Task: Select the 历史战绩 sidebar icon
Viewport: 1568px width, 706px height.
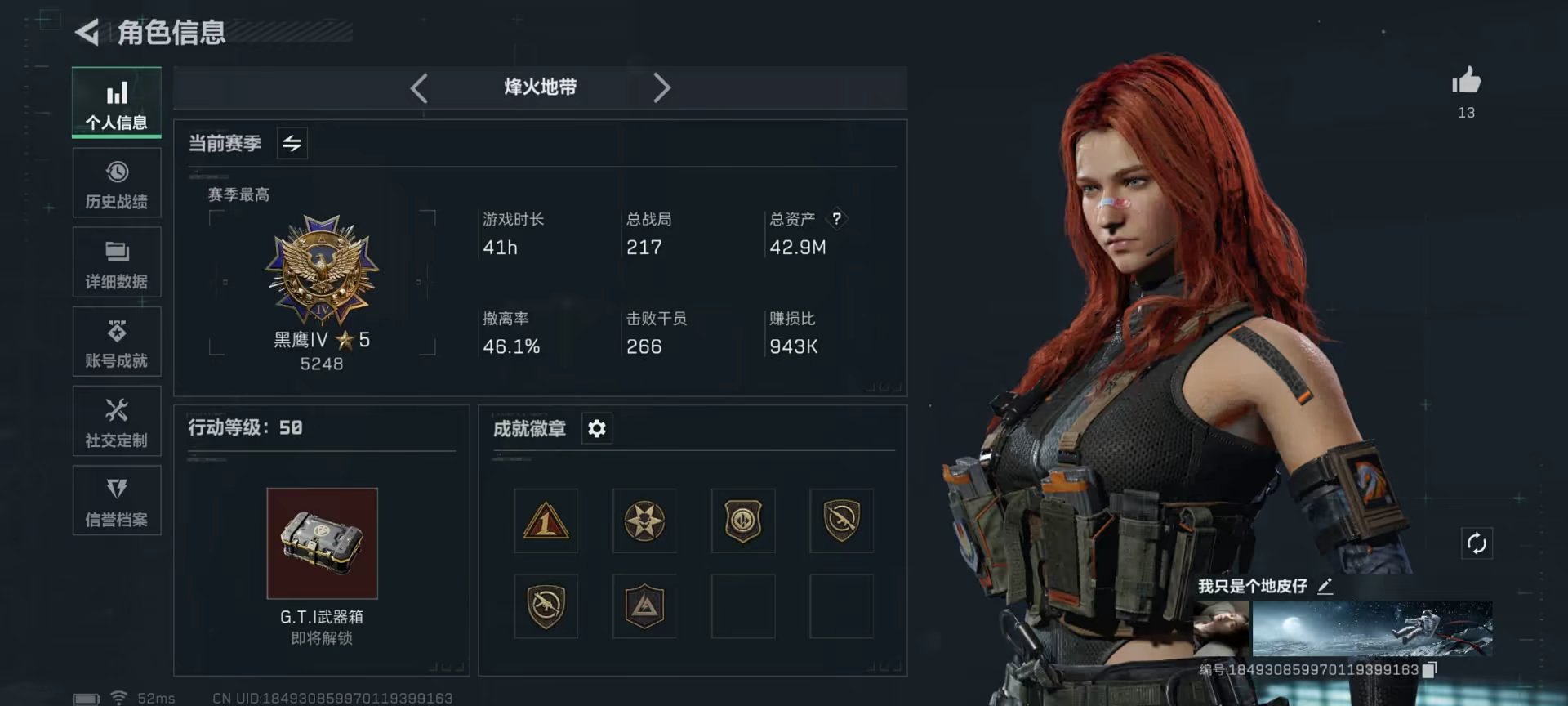Action: pyautogui.click(x=117, y=183)
